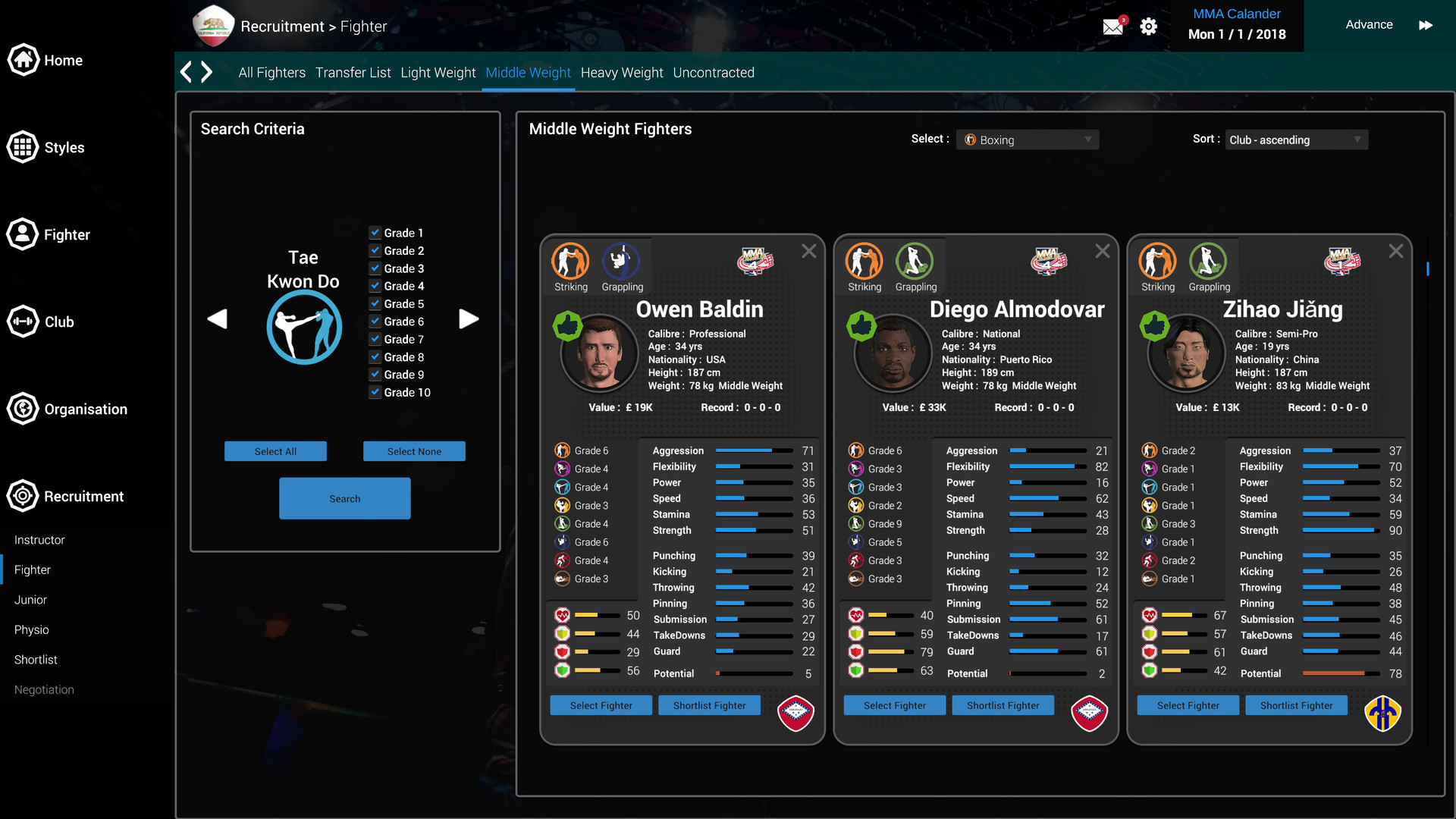Switch to the Heavy Weight tab
The image size is (1456, 819).
[621, 72]
